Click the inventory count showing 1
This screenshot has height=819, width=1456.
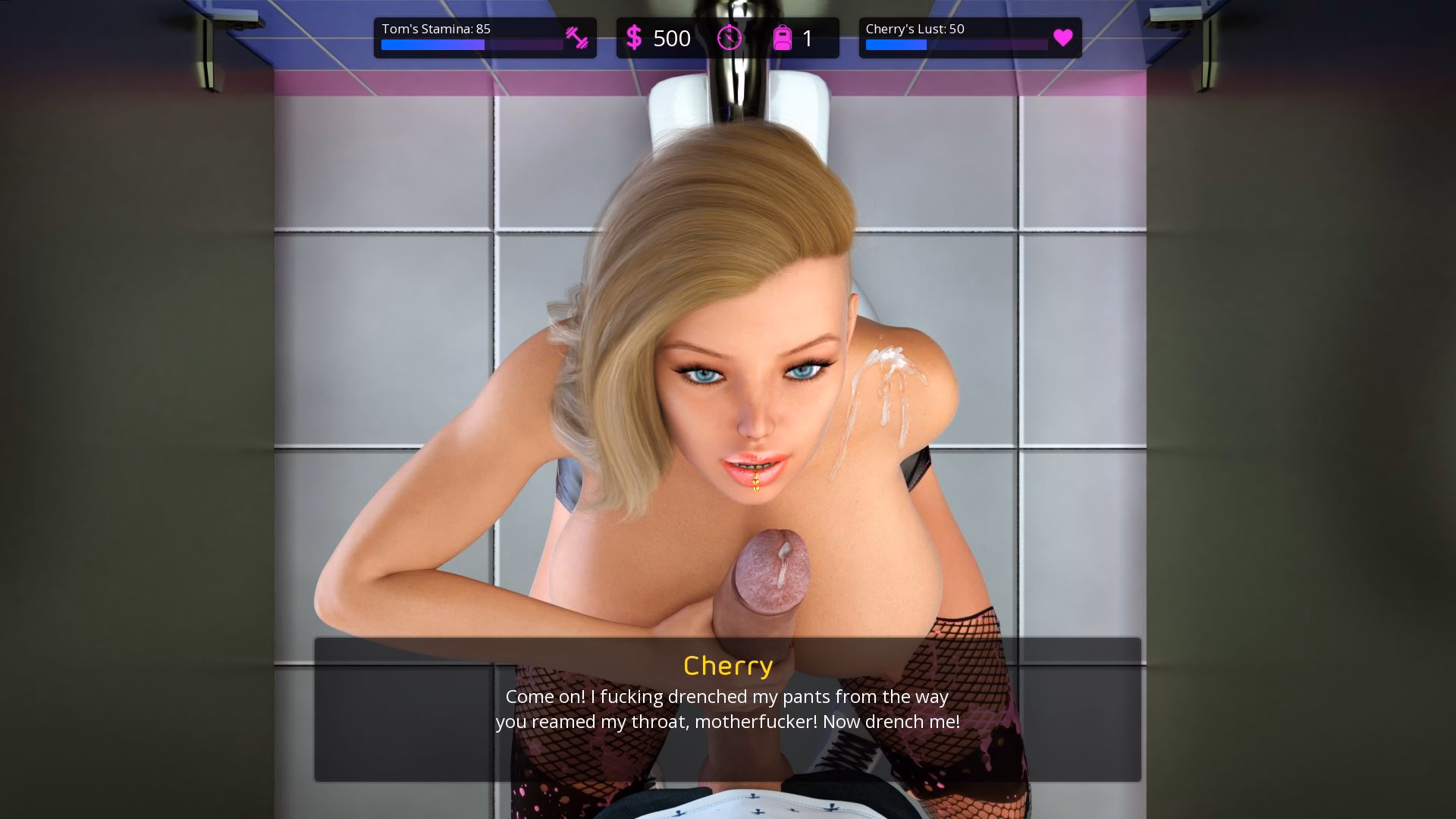coord(808,38)
